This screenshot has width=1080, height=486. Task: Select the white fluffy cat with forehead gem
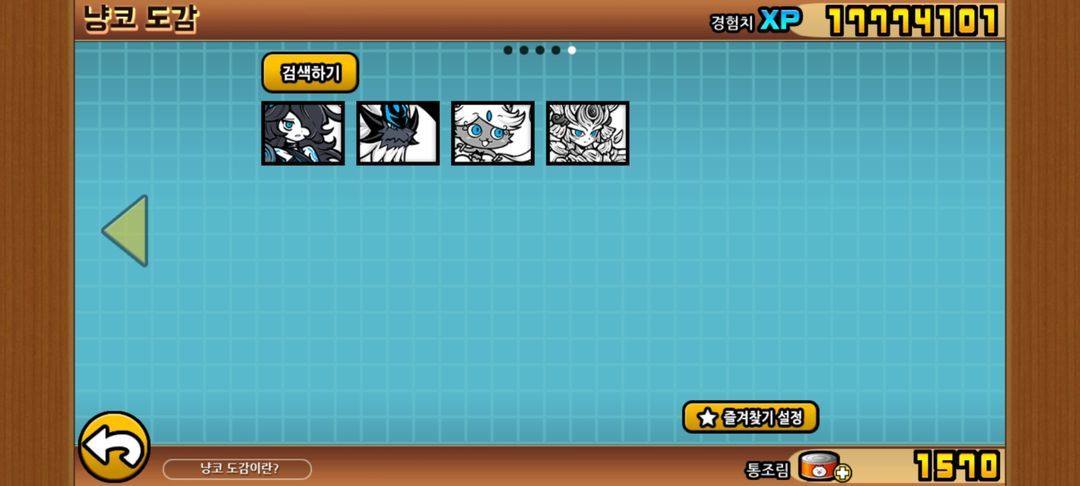(492, 133)
